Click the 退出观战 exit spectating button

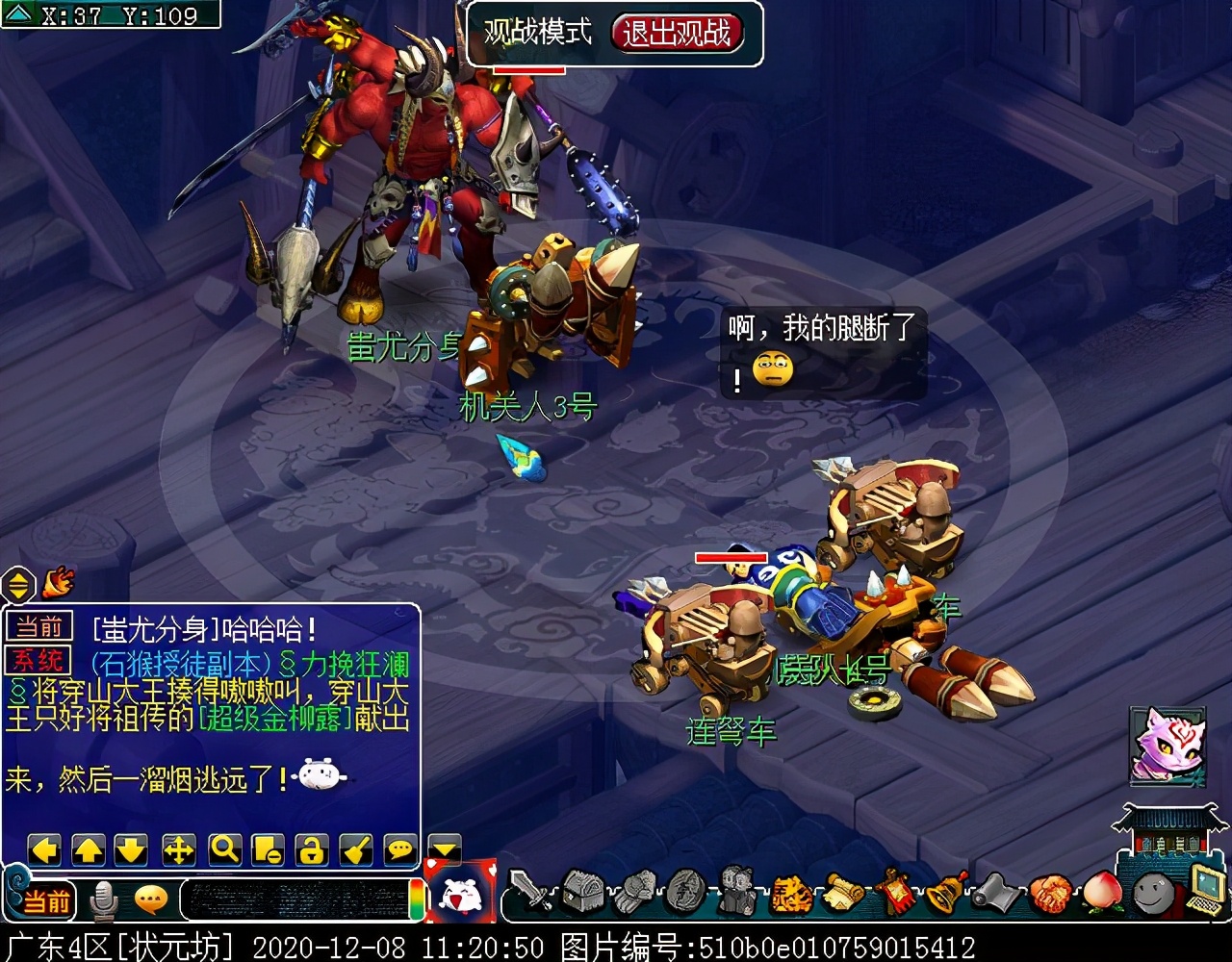pos(677,34)
